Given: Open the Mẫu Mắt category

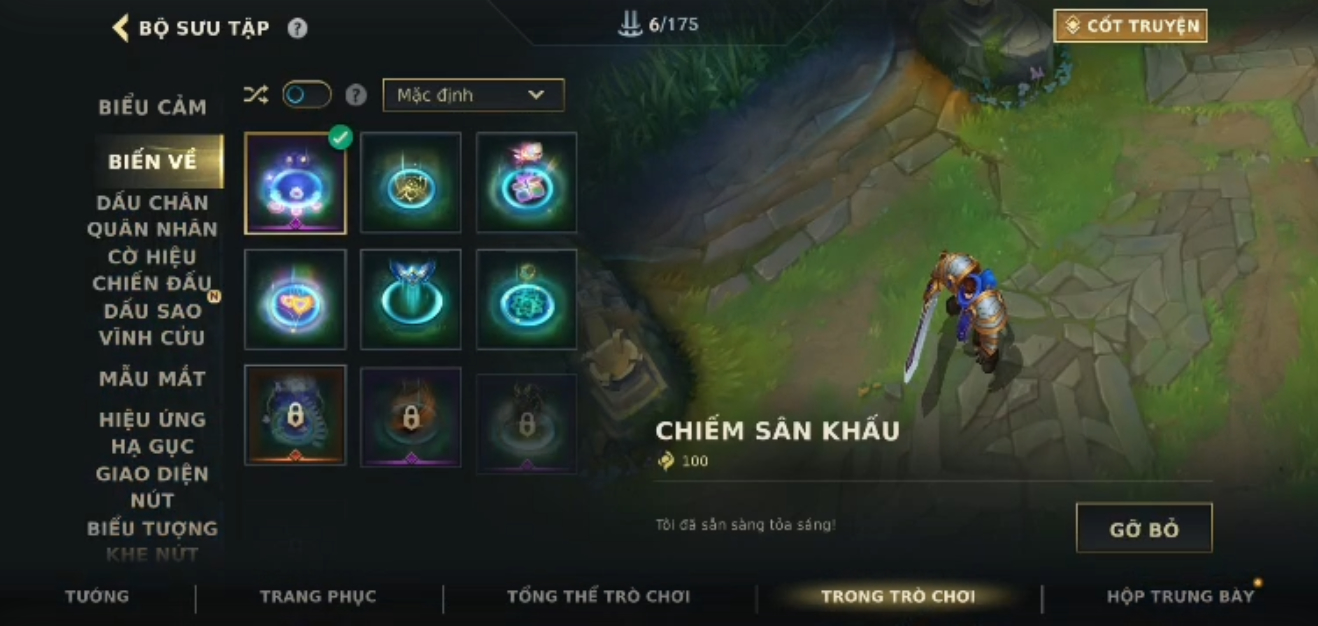Looking at the screenshot, I should (152, 379).
